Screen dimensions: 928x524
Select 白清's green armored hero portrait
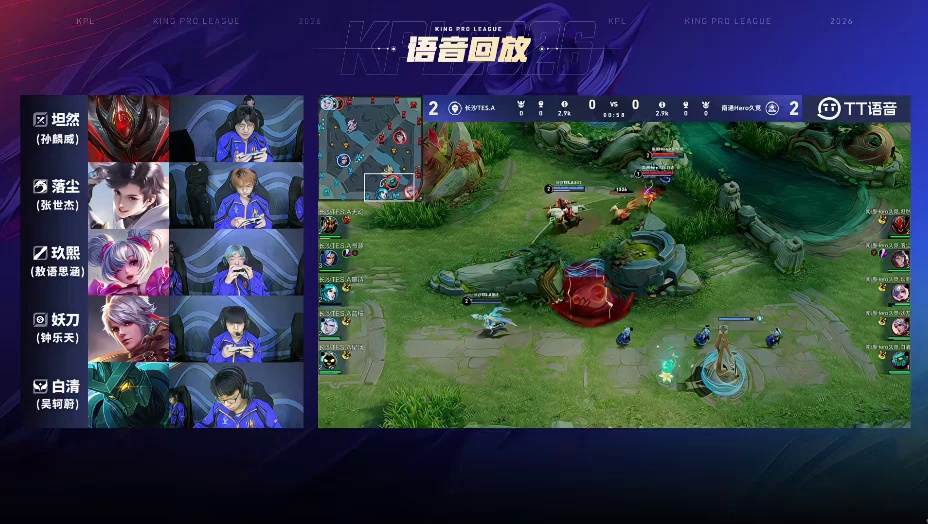click(x=129, y=395)
